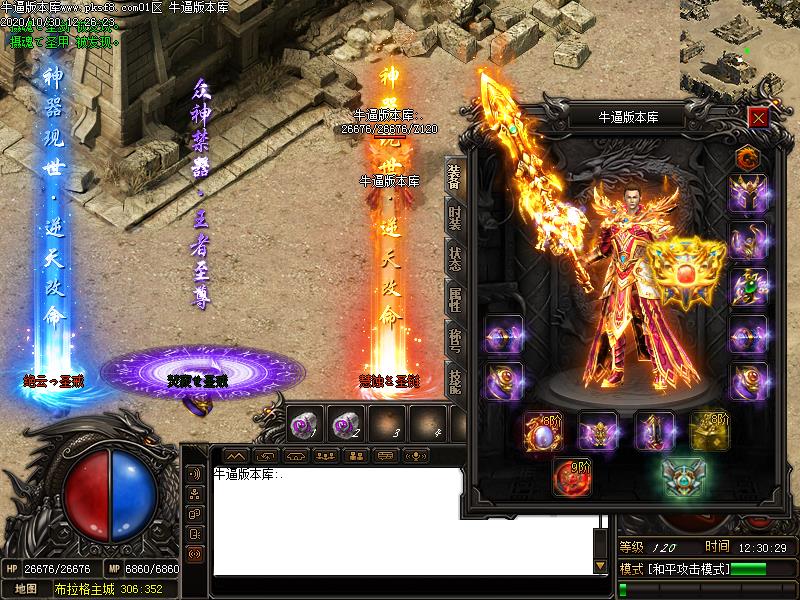Inspect the green gem medal slot
800x600 pixels.
click(748, 288)
